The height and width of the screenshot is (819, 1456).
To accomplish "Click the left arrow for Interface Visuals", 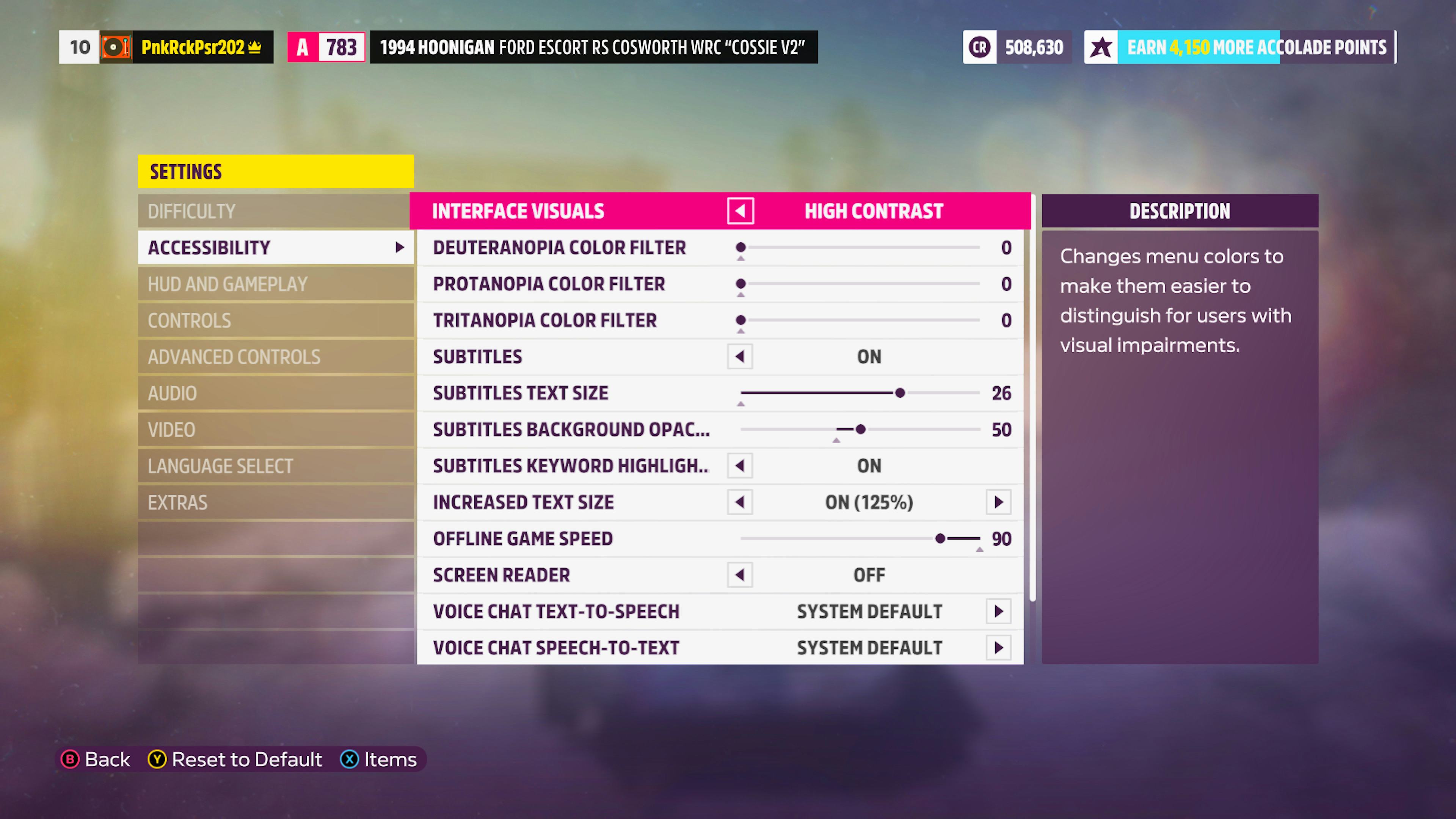I will [741, 212].
